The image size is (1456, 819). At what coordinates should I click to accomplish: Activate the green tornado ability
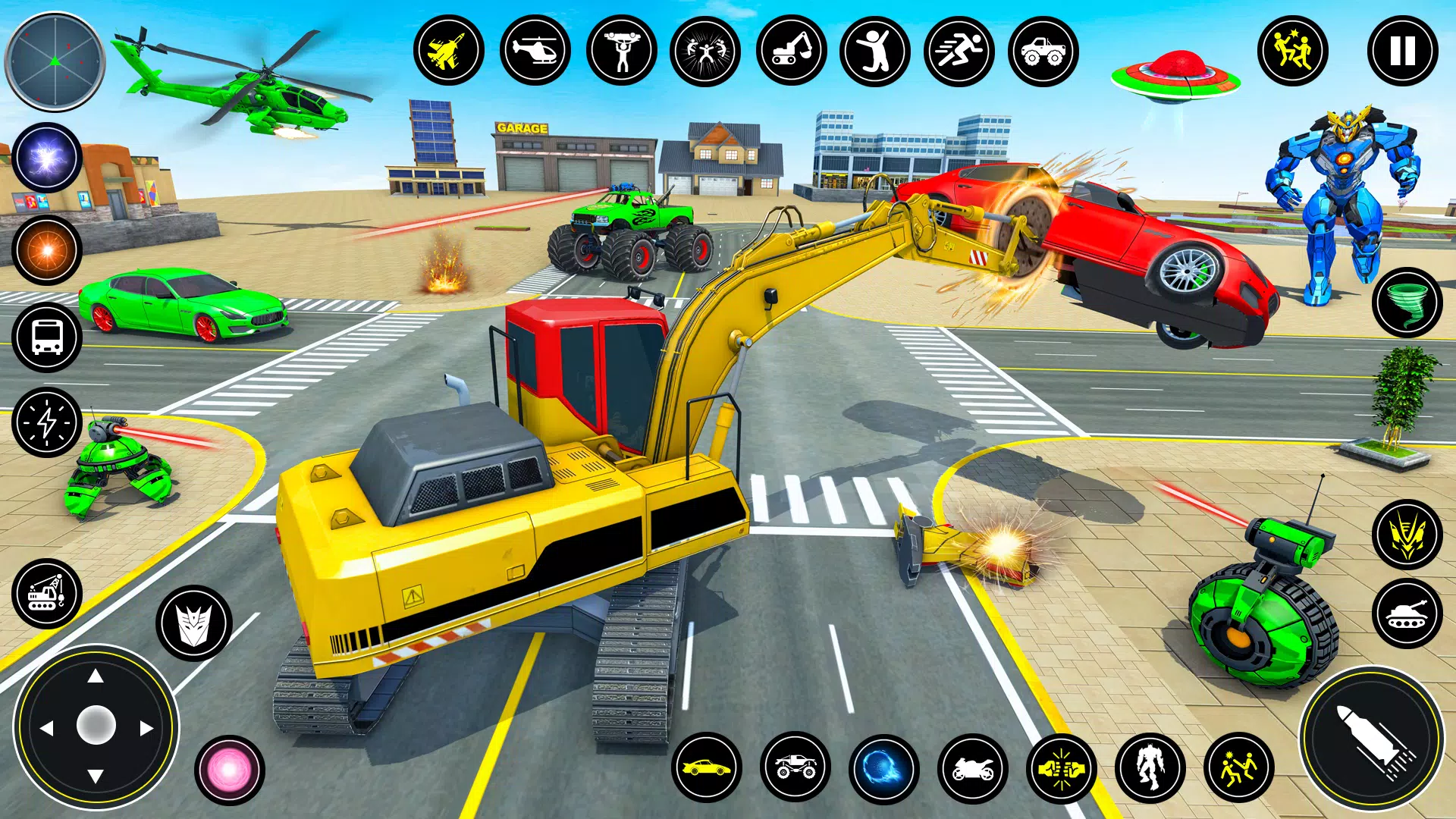(1407, 303)
